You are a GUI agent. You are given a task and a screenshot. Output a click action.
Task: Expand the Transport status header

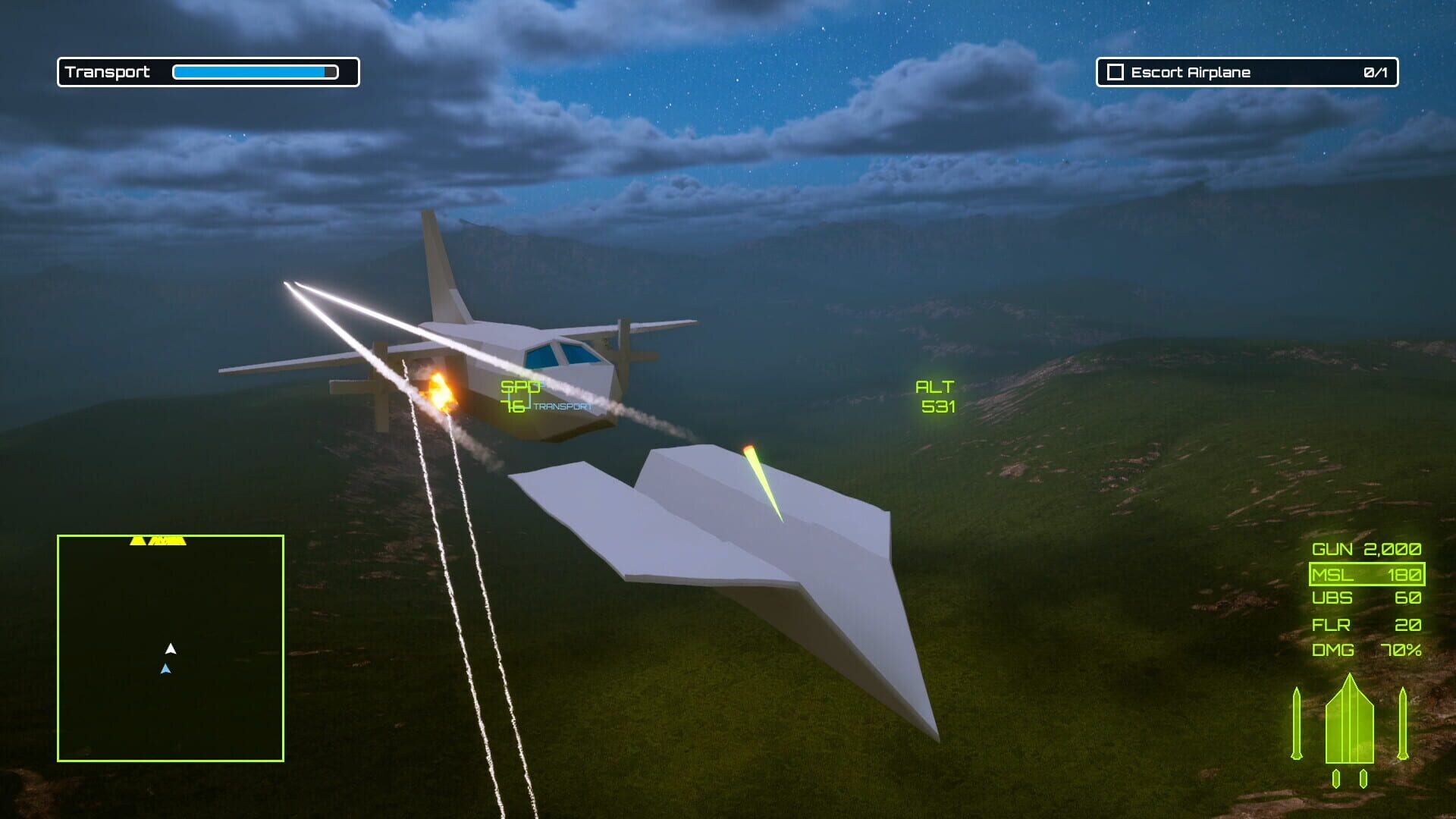pyautogui.click(x=209, y=73)
